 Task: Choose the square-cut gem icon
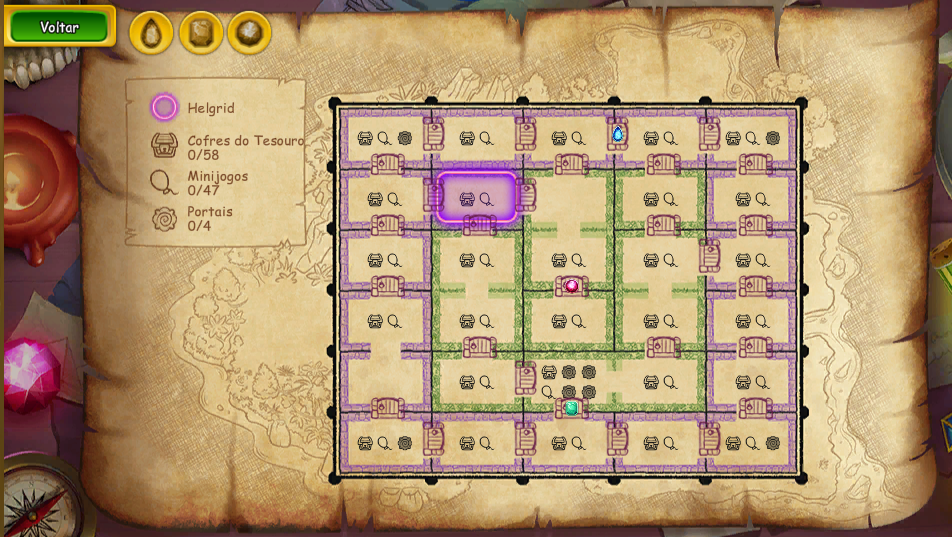201,33
